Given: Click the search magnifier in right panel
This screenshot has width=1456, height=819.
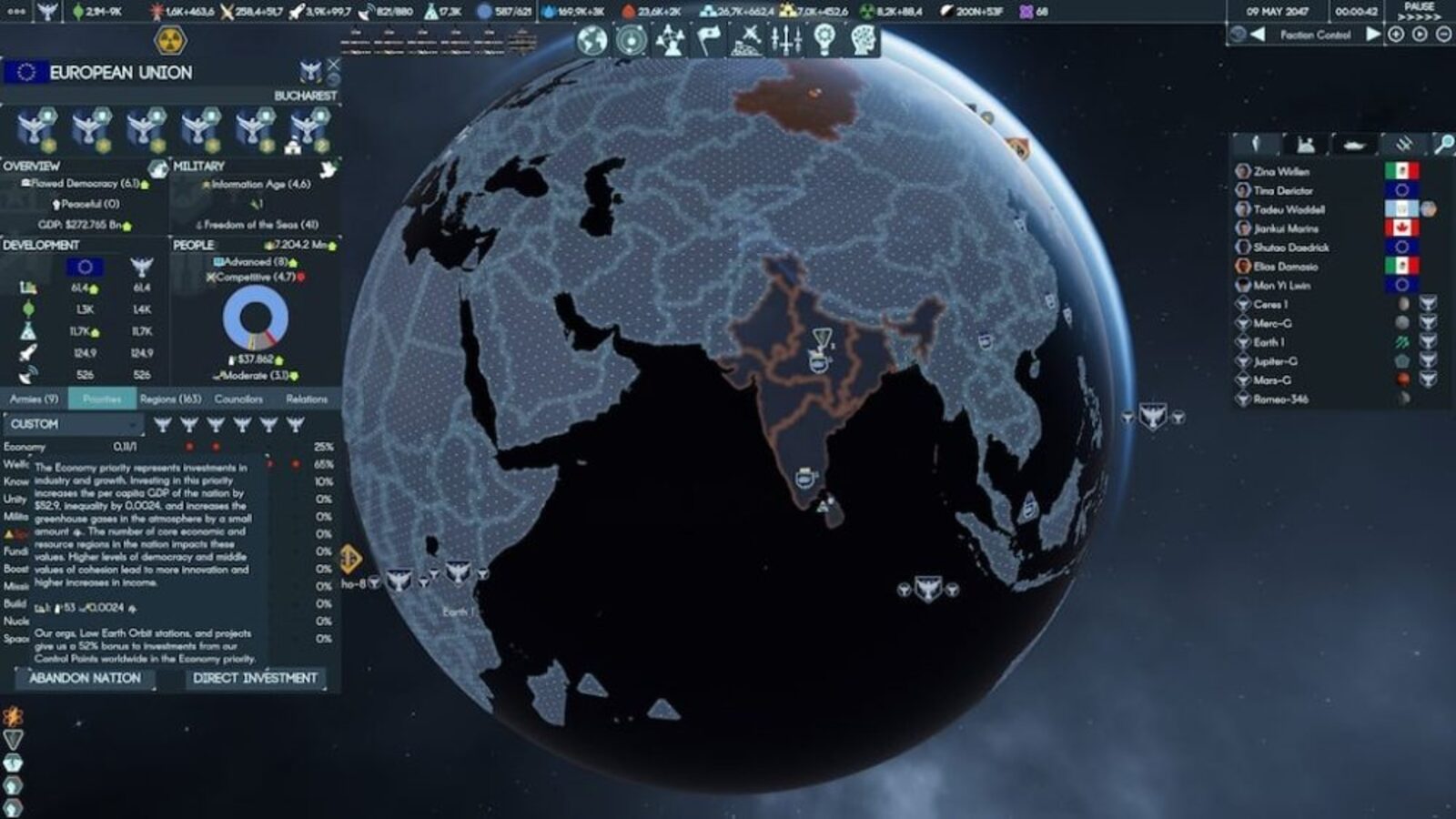Looking at the screenshot, I should 1445,146.
